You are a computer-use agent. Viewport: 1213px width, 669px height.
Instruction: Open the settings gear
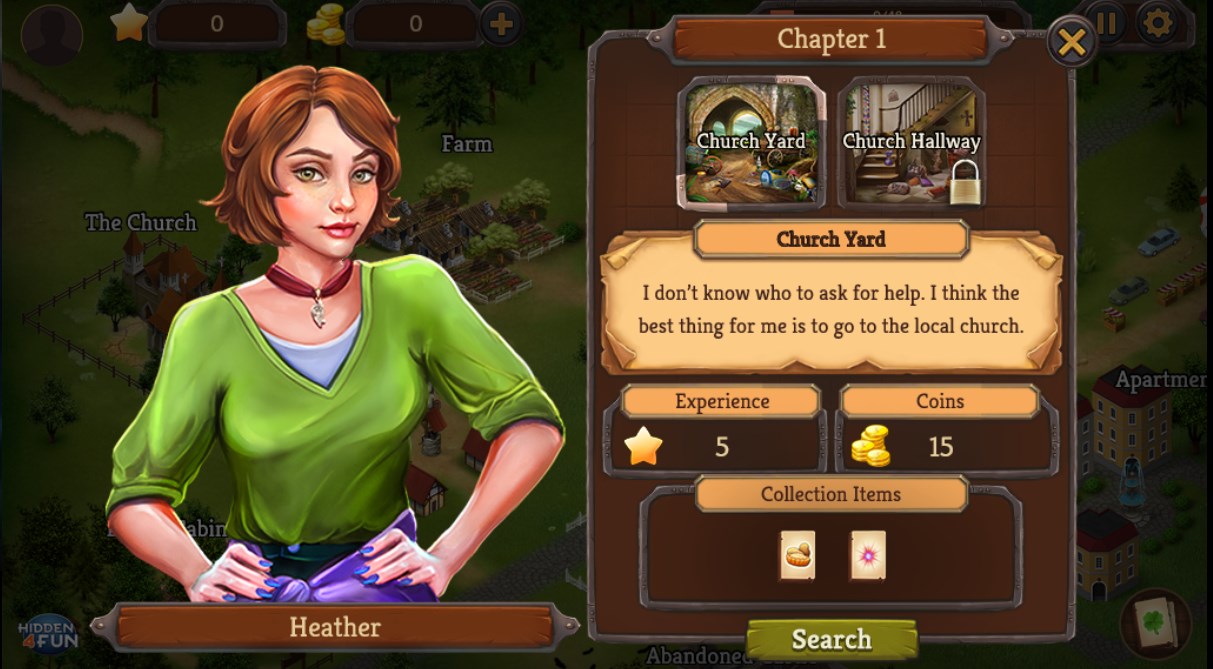click(1159, 22)
